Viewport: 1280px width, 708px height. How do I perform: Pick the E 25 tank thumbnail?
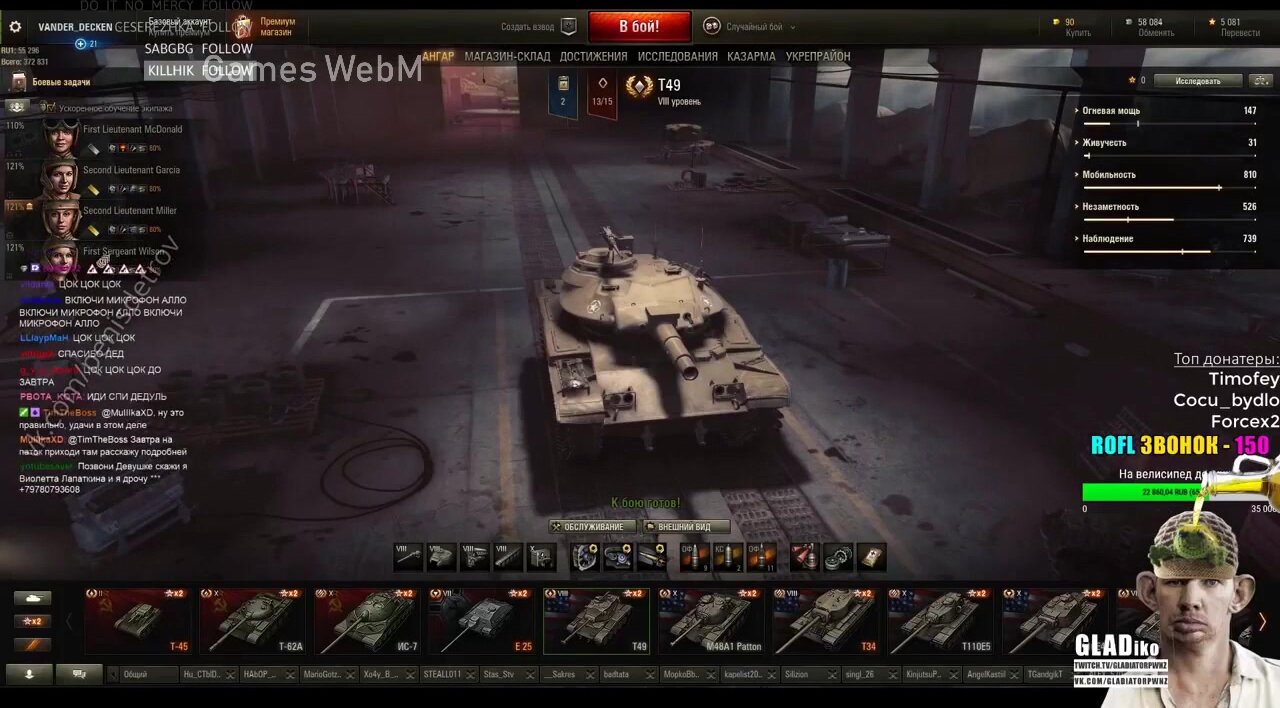482,621
